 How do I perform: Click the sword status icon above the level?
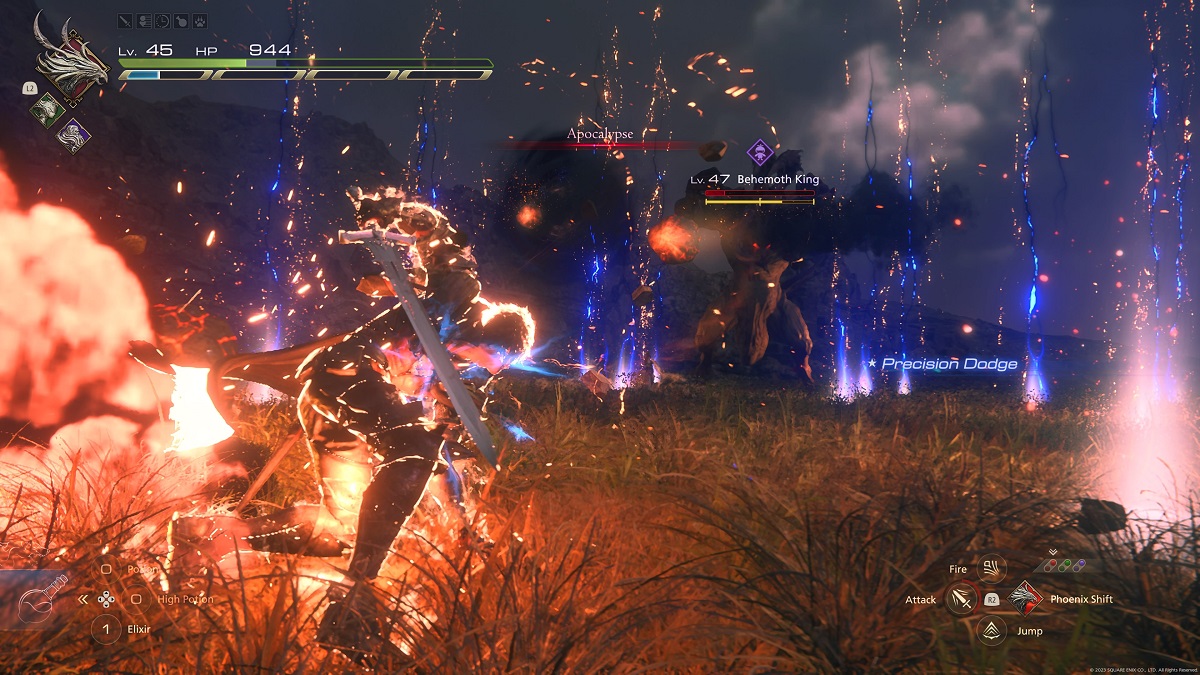125,20
